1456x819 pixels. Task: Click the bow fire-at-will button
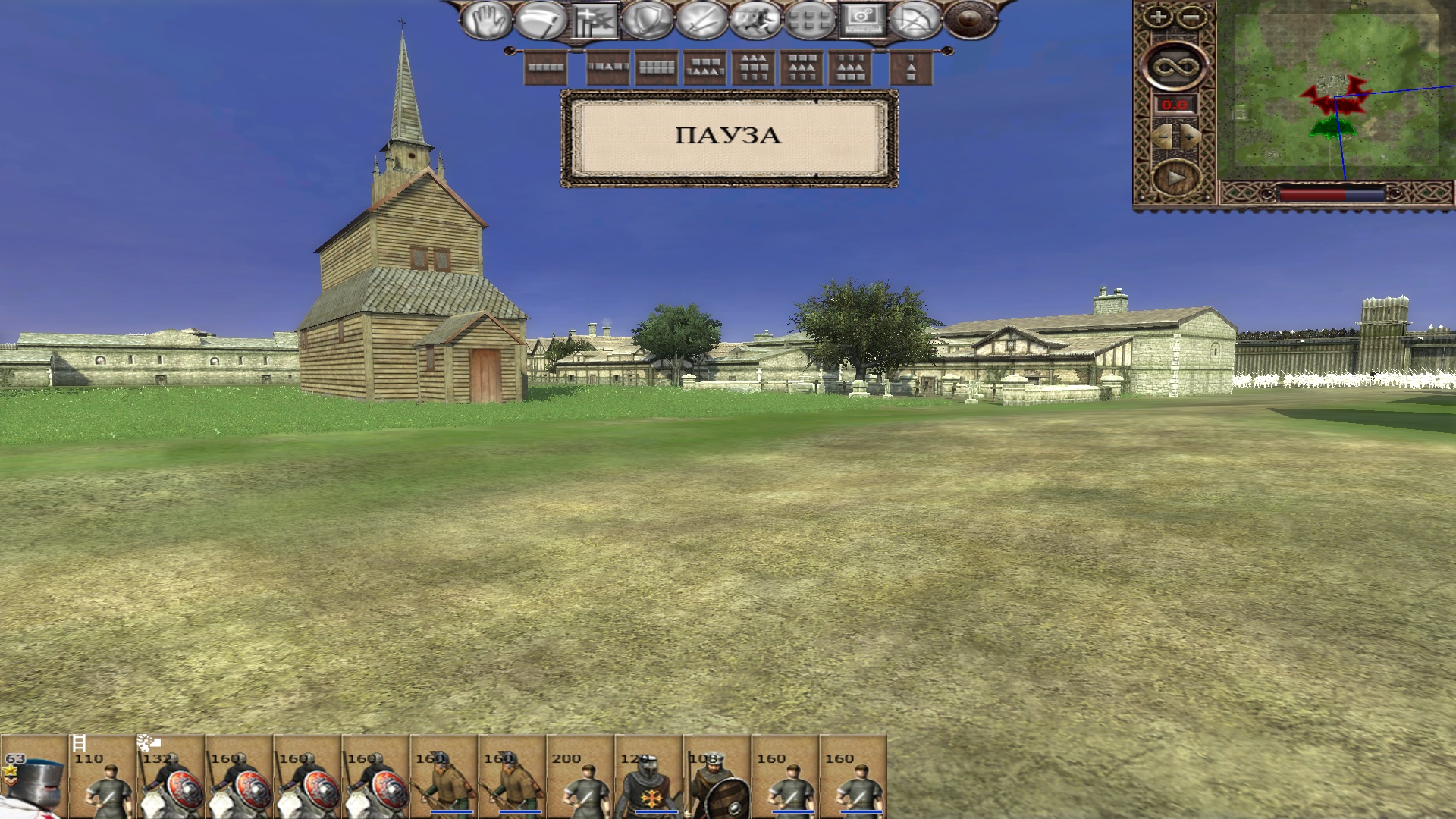915,20
